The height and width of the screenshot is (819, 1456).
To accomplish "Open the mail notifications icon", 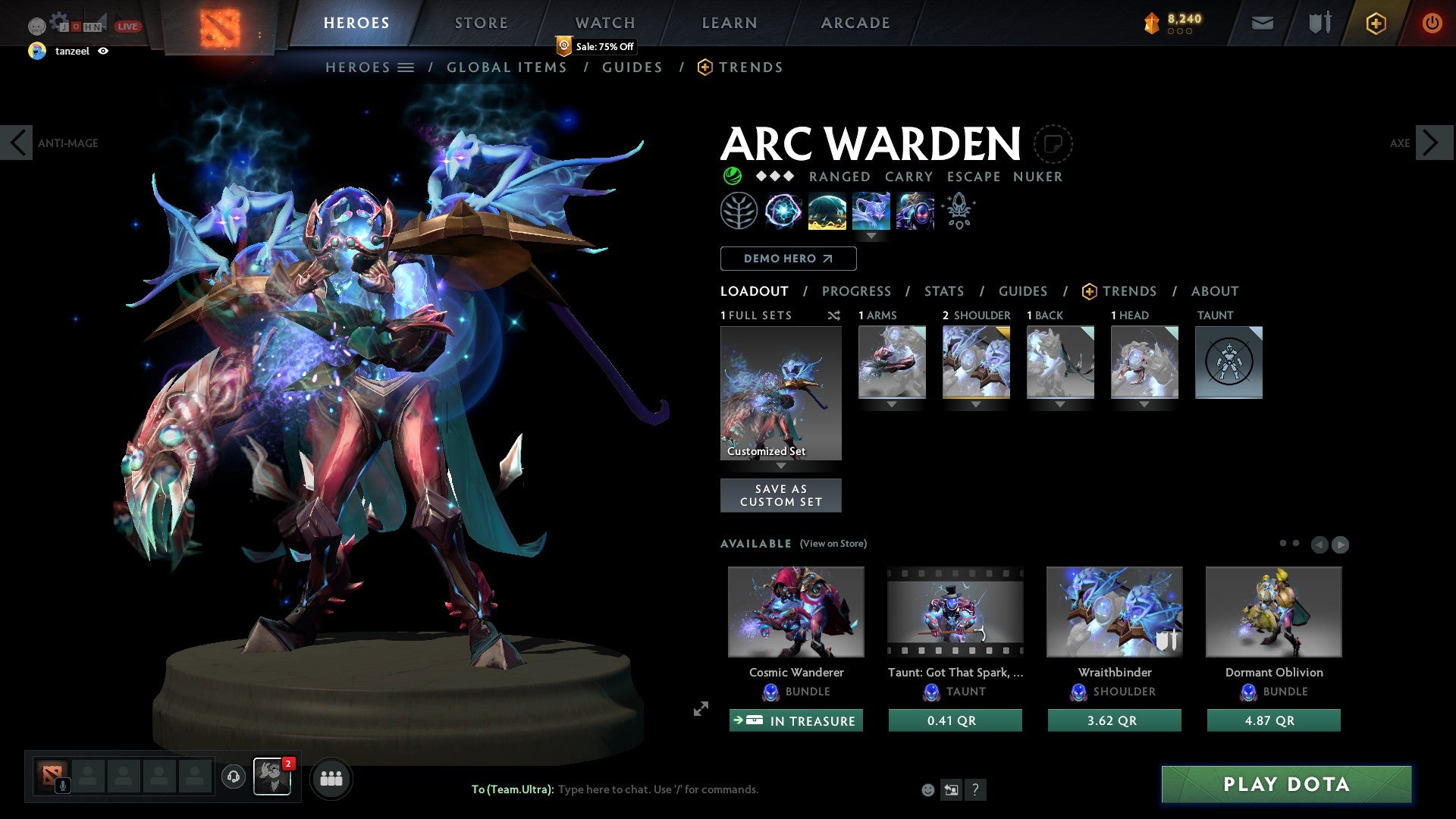I will pos(1261,23).
